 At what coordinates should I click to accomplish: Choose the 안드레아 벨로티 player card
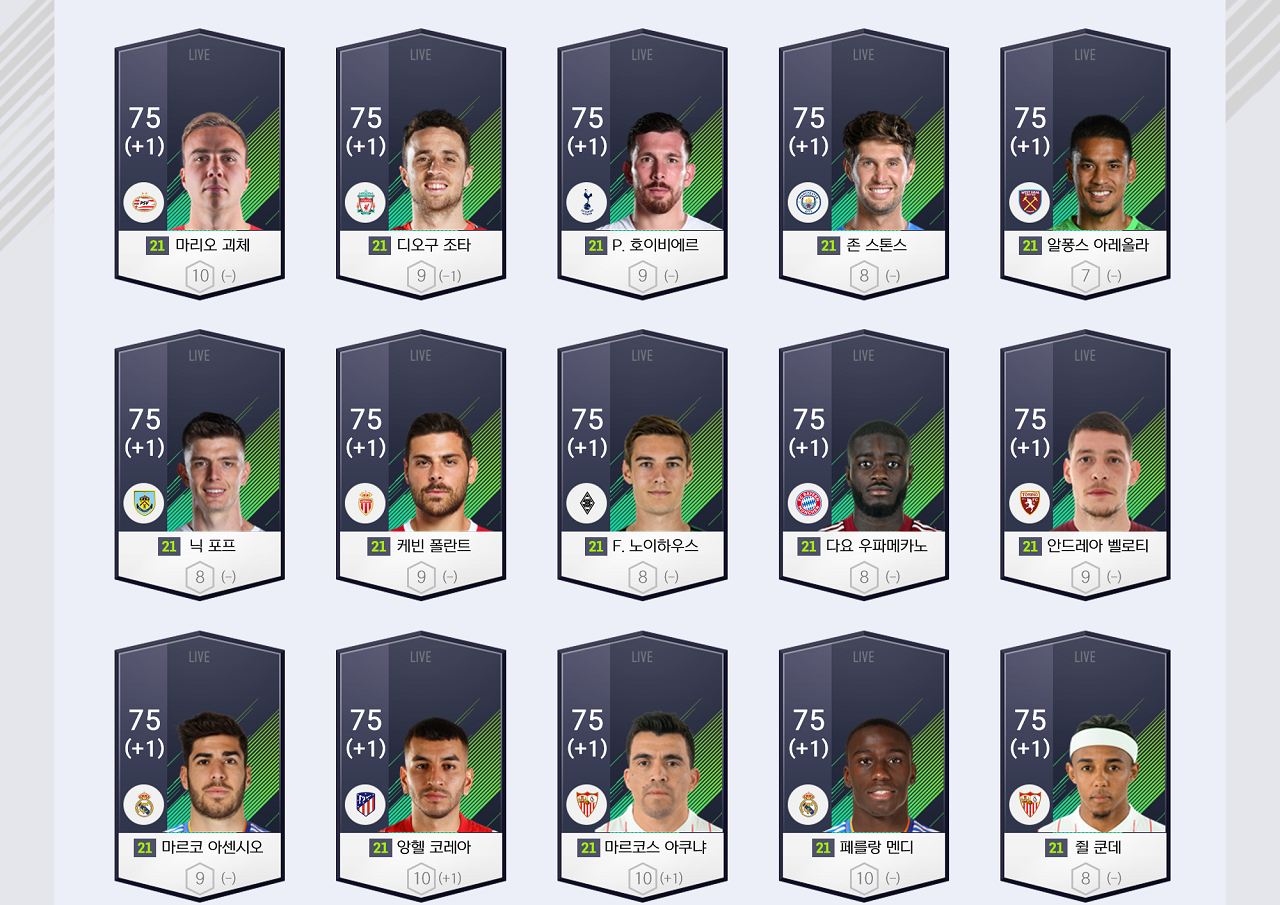tap(1086, 466)
